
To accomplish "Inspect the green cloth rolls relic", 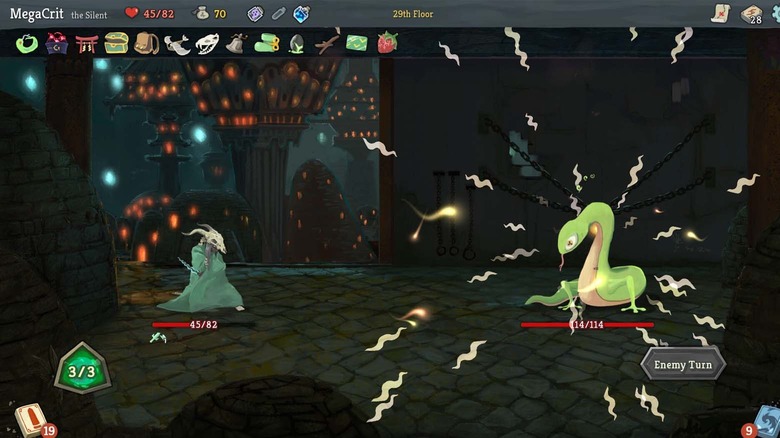I will pyautogui.click(x=267, y=43).
